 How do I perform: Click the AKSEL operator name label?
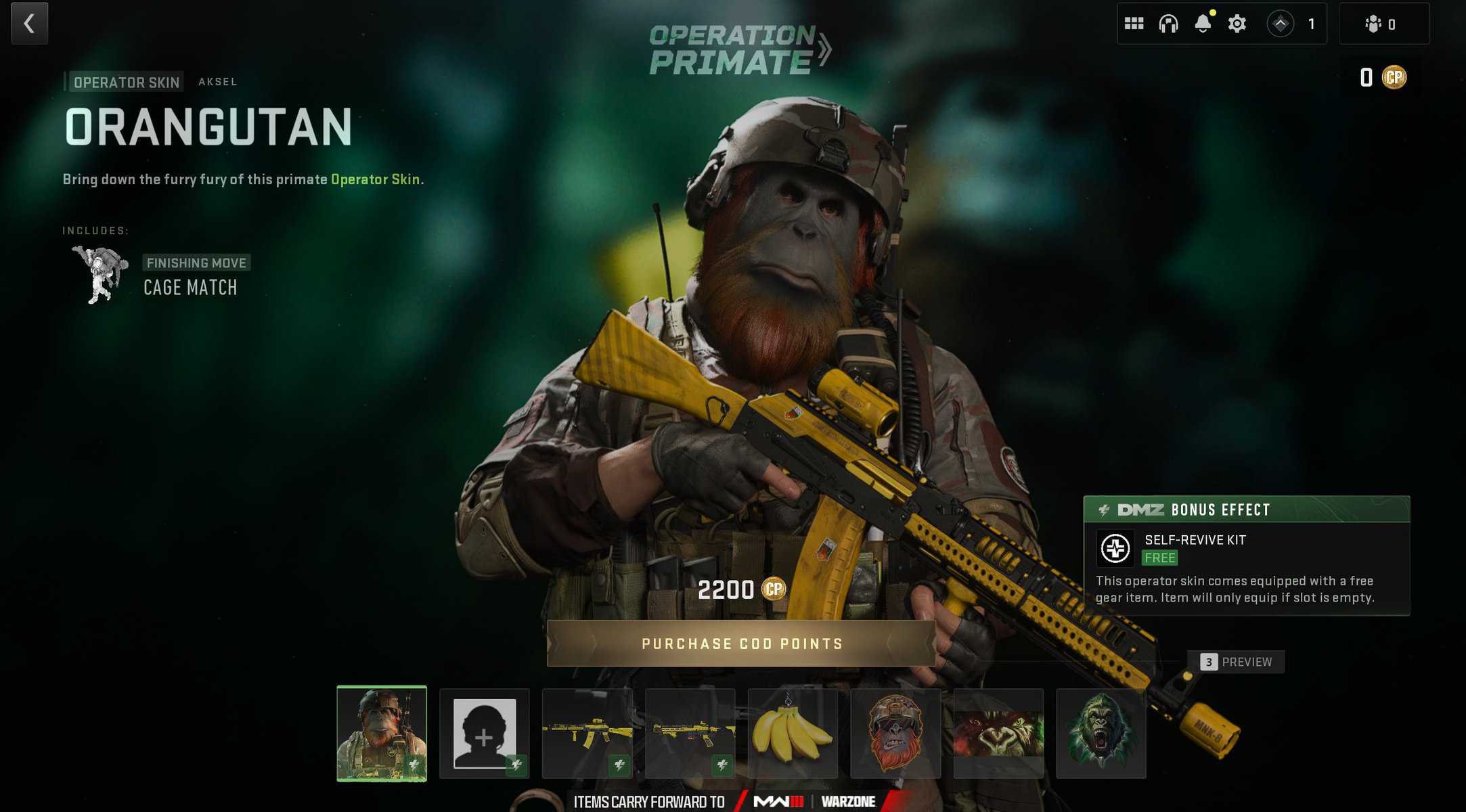pos(218,81)
